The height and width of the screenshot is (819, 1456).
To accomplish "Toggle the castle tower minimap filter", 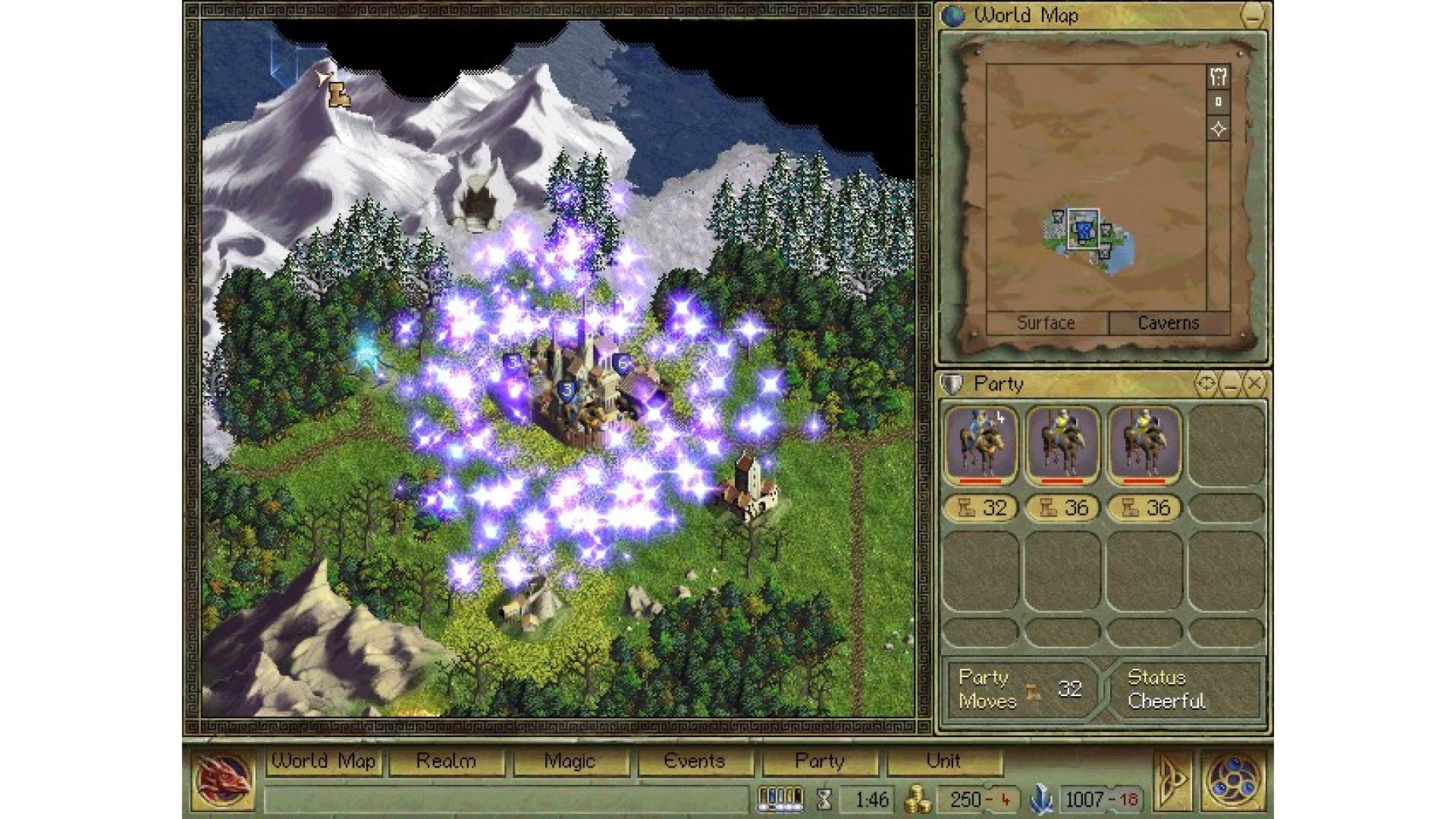I will pyautogui.click(x=1219, y=76).
